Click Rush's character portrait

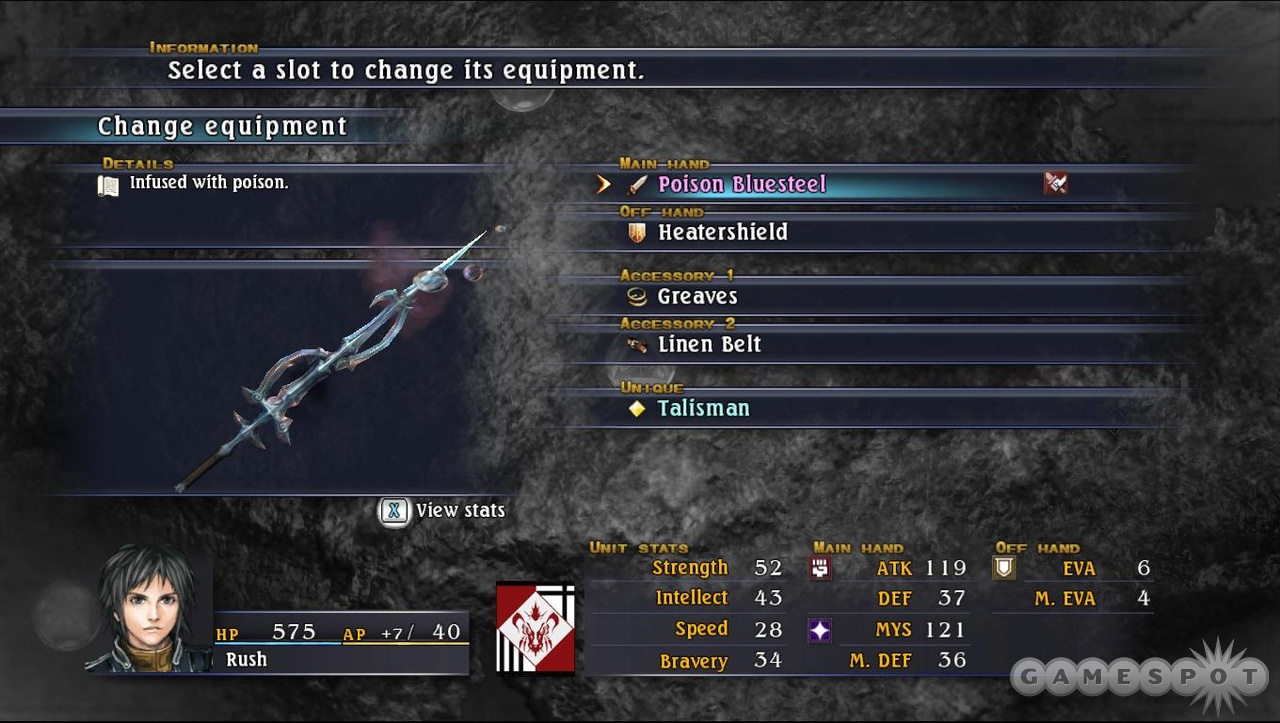149,609
